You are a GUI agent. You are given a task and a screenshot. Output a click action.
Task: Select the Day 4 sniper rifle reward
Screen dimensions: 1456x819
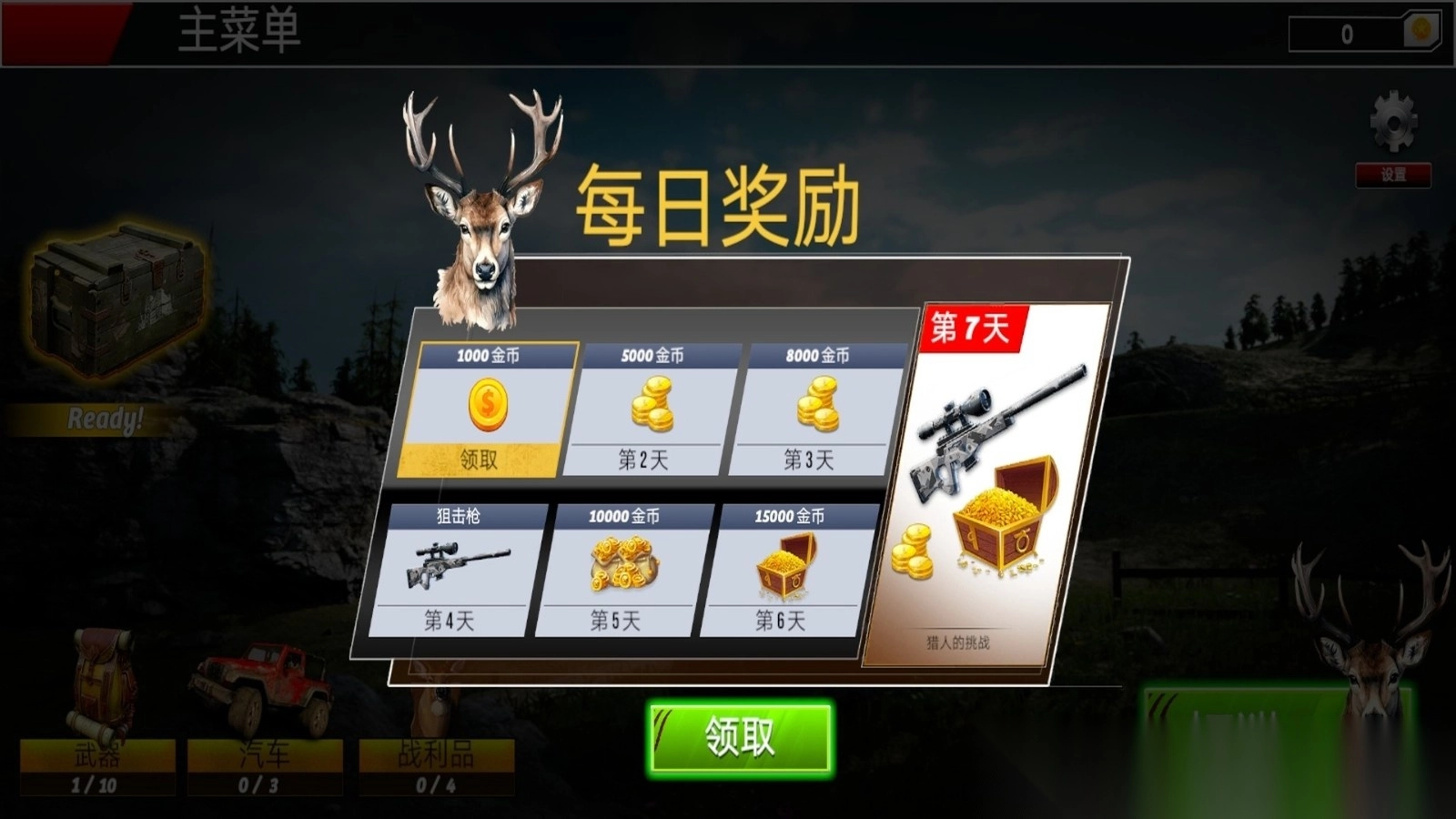pos(455,564)
